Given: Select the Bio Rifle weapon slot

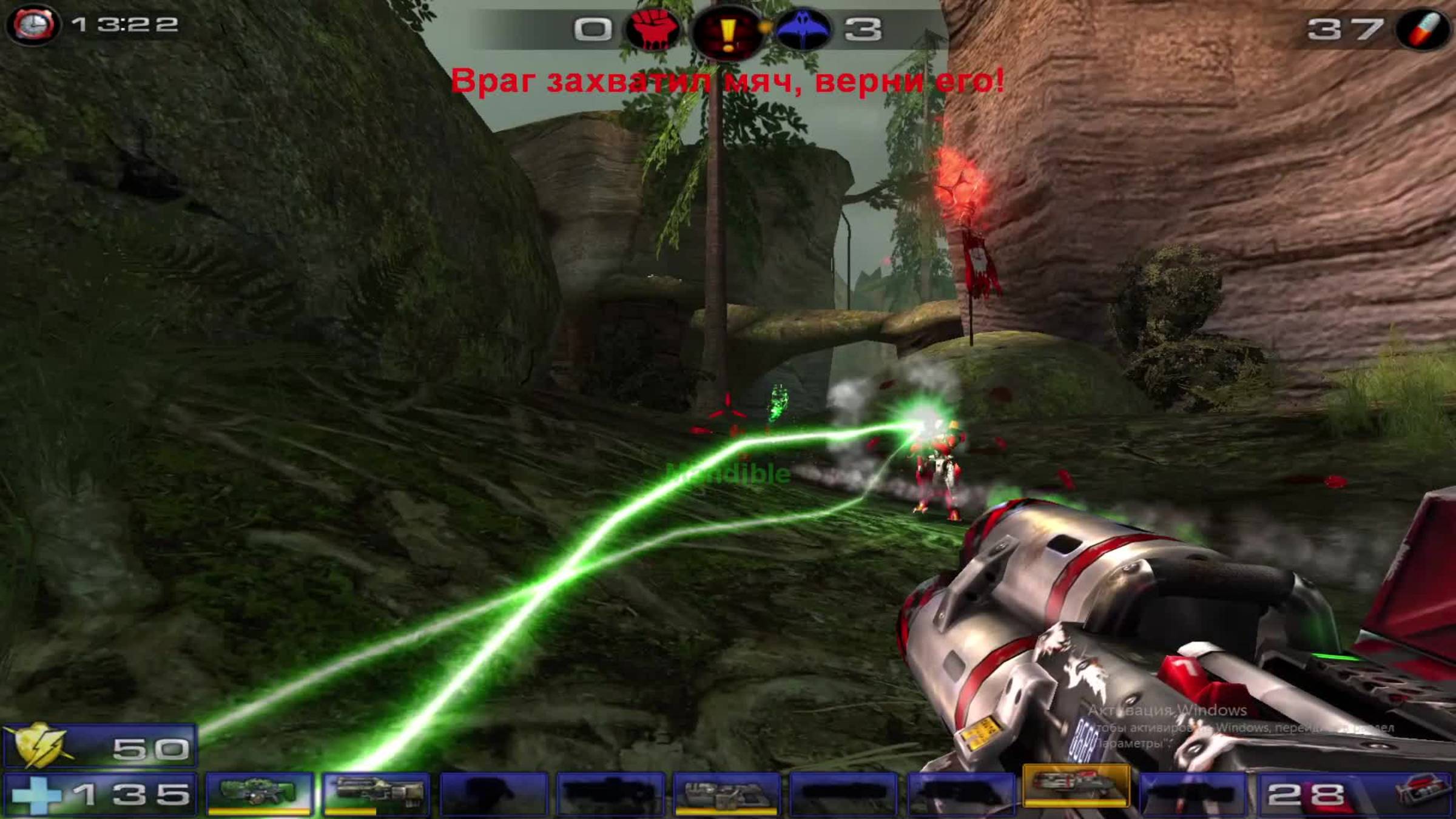Looking at the screenshot, I should click(258, 789).
